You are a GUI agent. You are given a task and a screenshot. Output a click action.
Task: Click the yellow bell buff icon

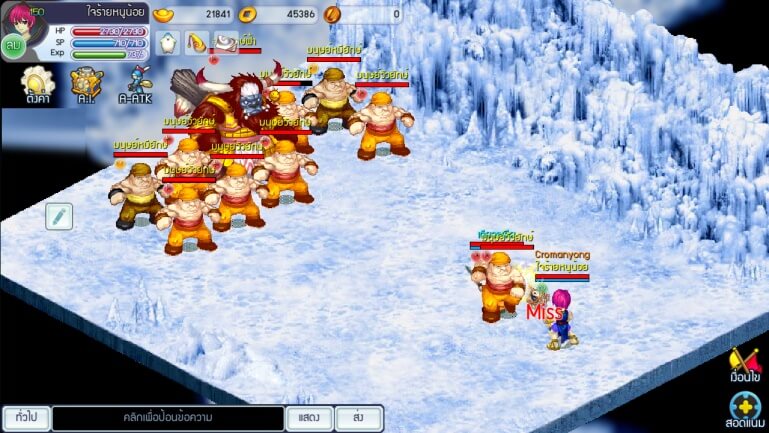[196, 43]
